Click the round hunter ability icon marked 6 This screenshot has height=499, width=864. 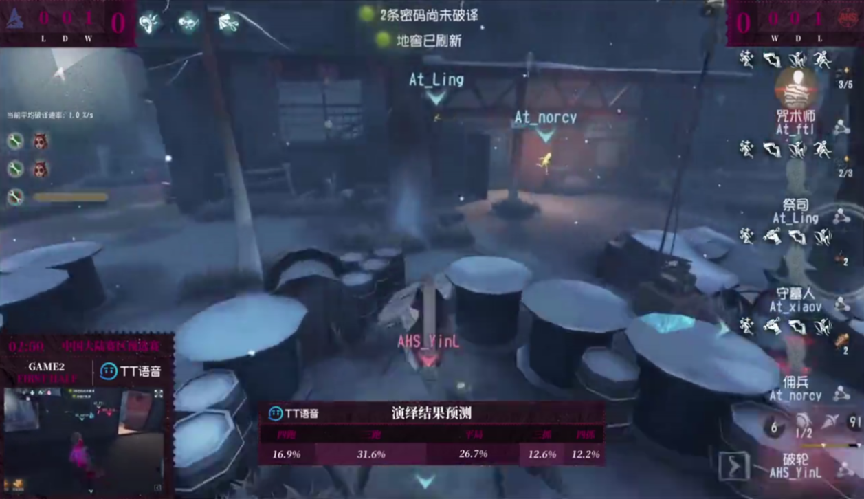pyautogui.click(x=773, y=426)
